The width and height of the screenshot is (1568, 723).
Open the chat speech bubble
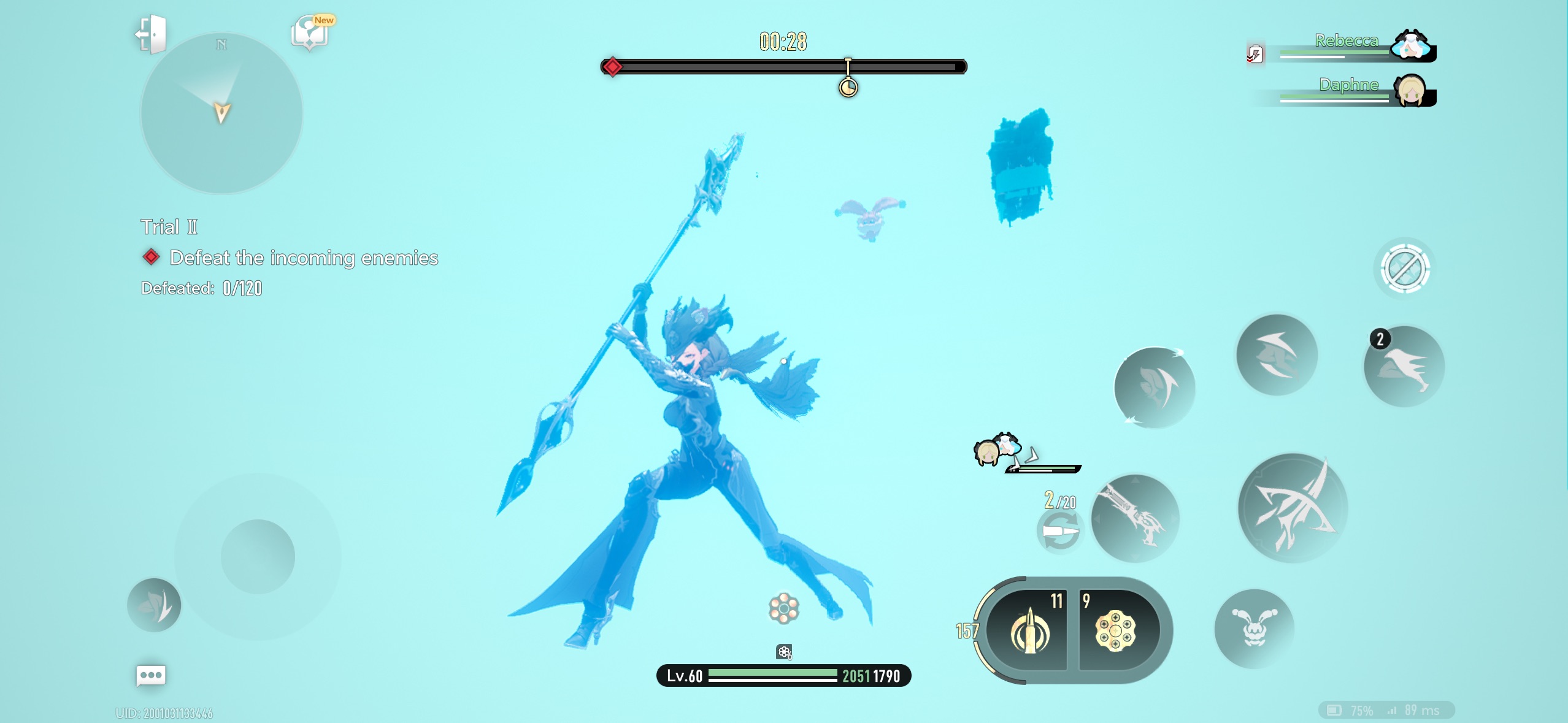click(150, 676)
